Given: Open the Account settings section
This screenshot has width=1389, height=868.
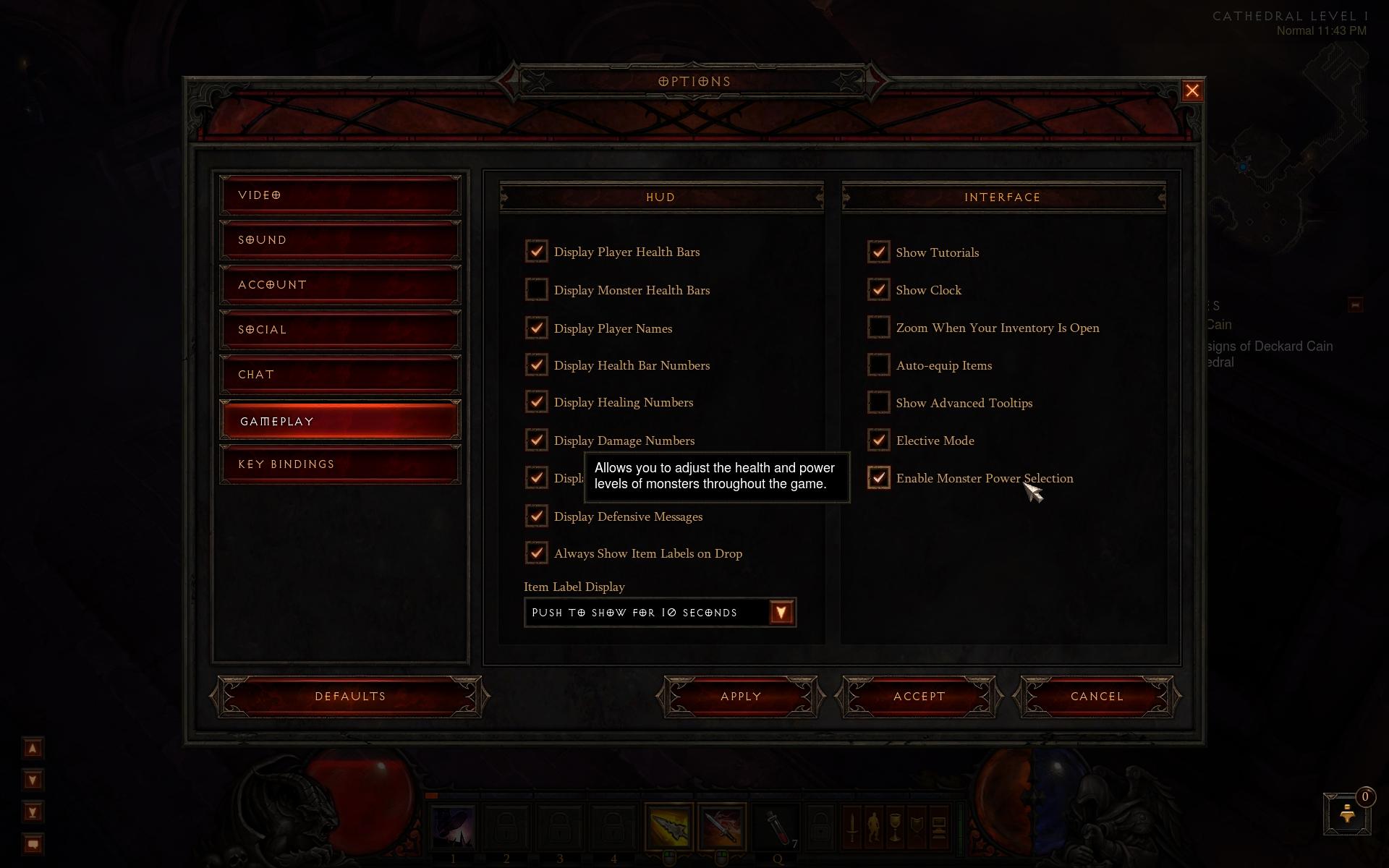Looking at the screenshot, I should click(x=340, y=285).
